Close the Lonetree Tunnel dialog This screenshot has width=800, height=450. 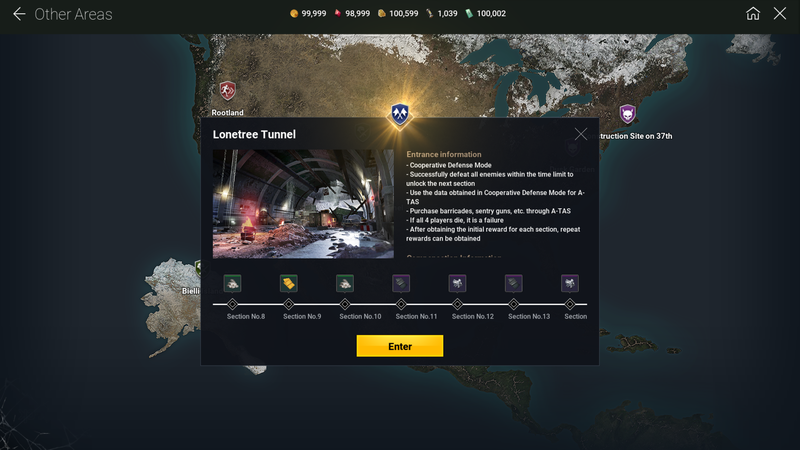pyautogui.click(x=581, y=134)
